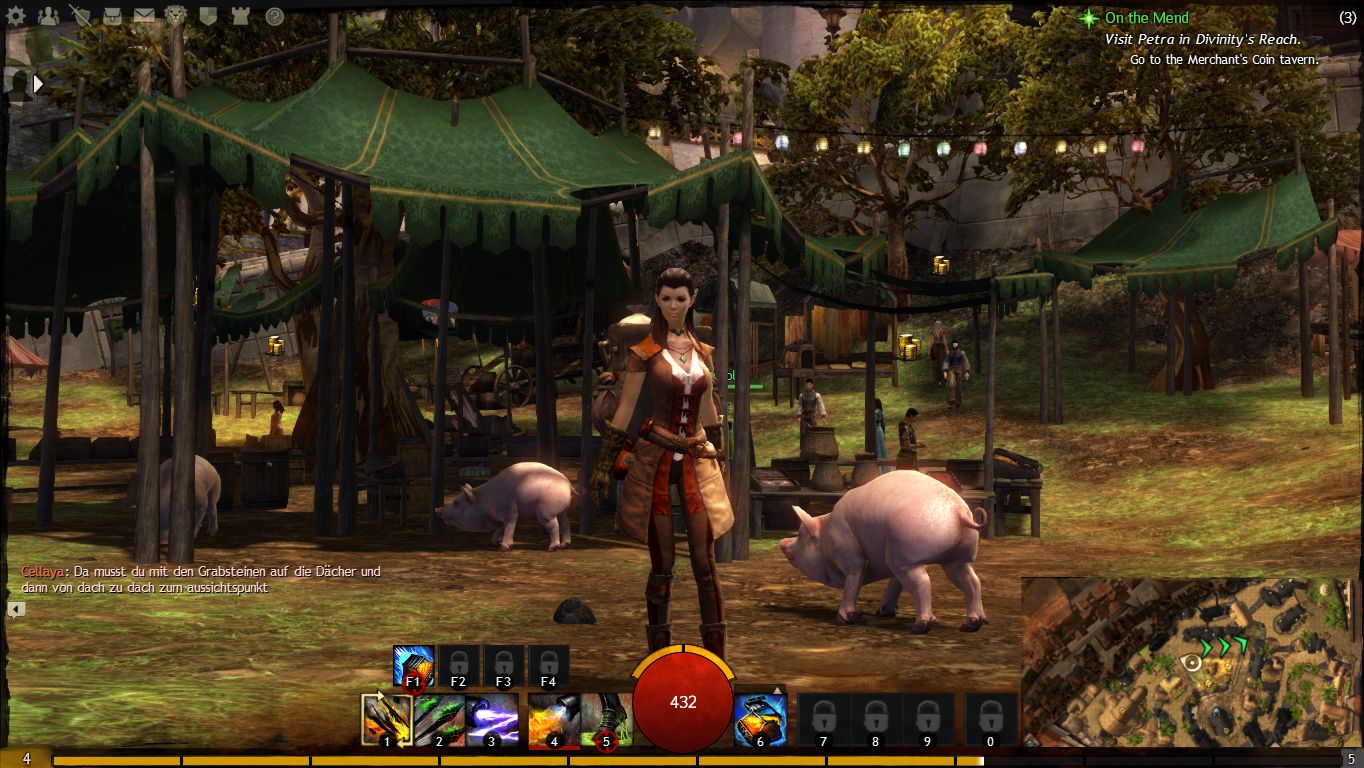1364x768 pixels.
Task: Open the inventory bag icon
Action: click(112, 16)
